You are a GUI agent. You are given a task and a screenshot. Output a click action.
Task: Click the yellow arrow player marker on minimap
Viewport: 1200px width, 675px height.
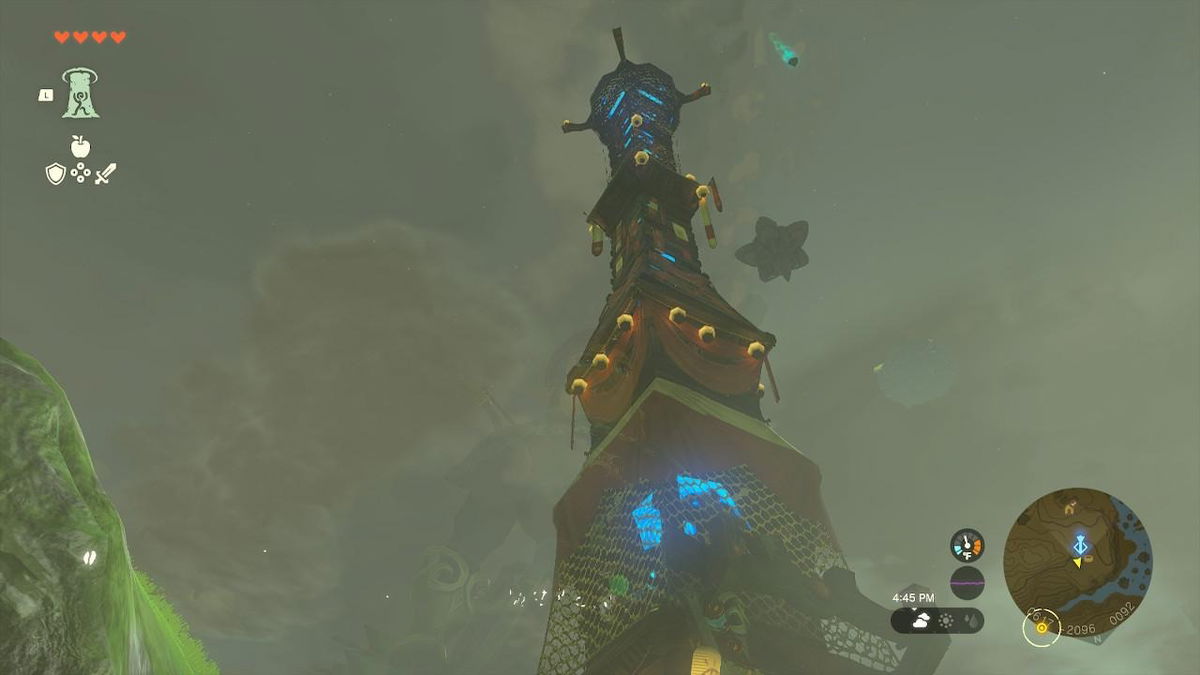click(x=1076, y=563)
